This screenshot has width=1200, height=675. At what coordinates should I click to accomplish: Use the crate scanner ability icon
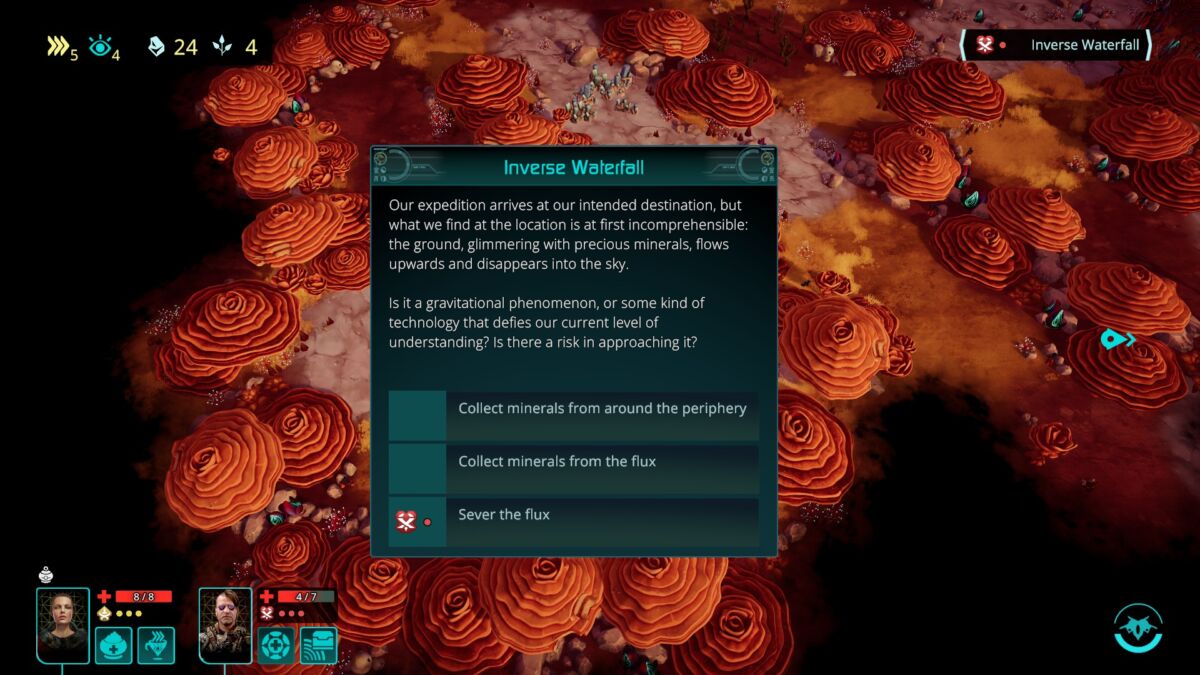[x=318, y=645]
